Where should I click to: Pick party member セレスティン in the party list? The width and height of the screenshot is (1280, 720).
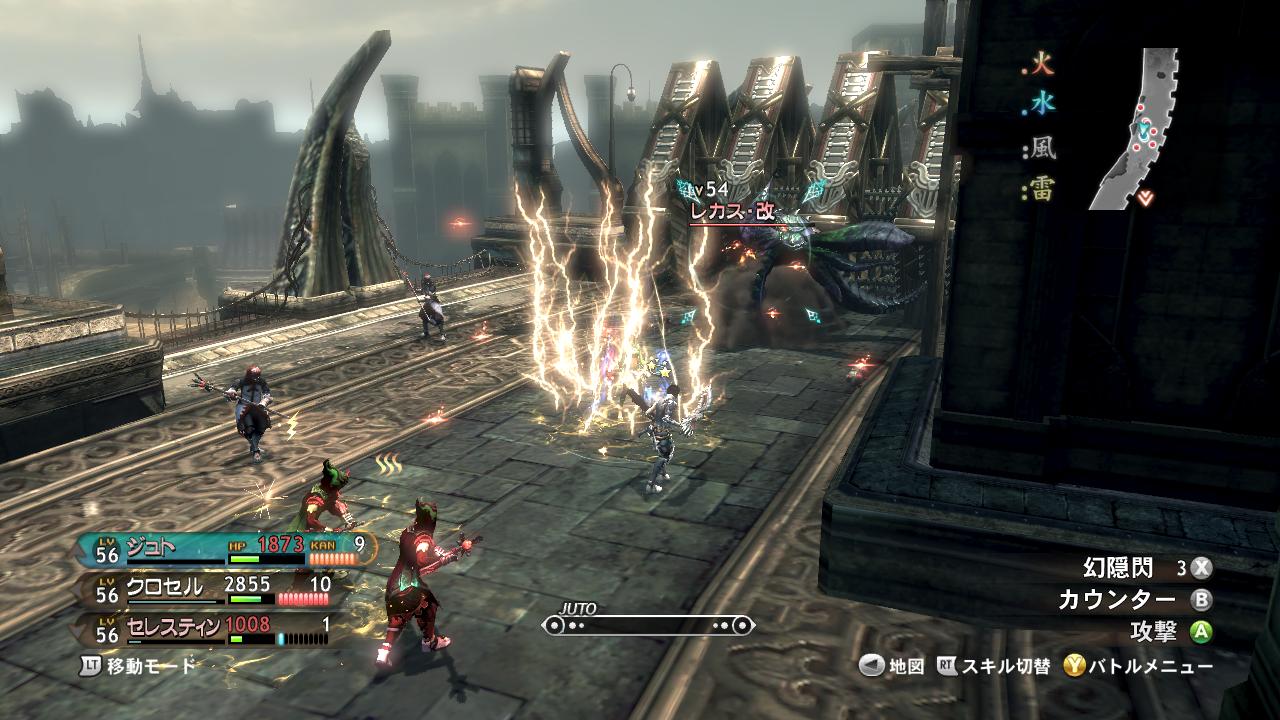coord(175,626)
